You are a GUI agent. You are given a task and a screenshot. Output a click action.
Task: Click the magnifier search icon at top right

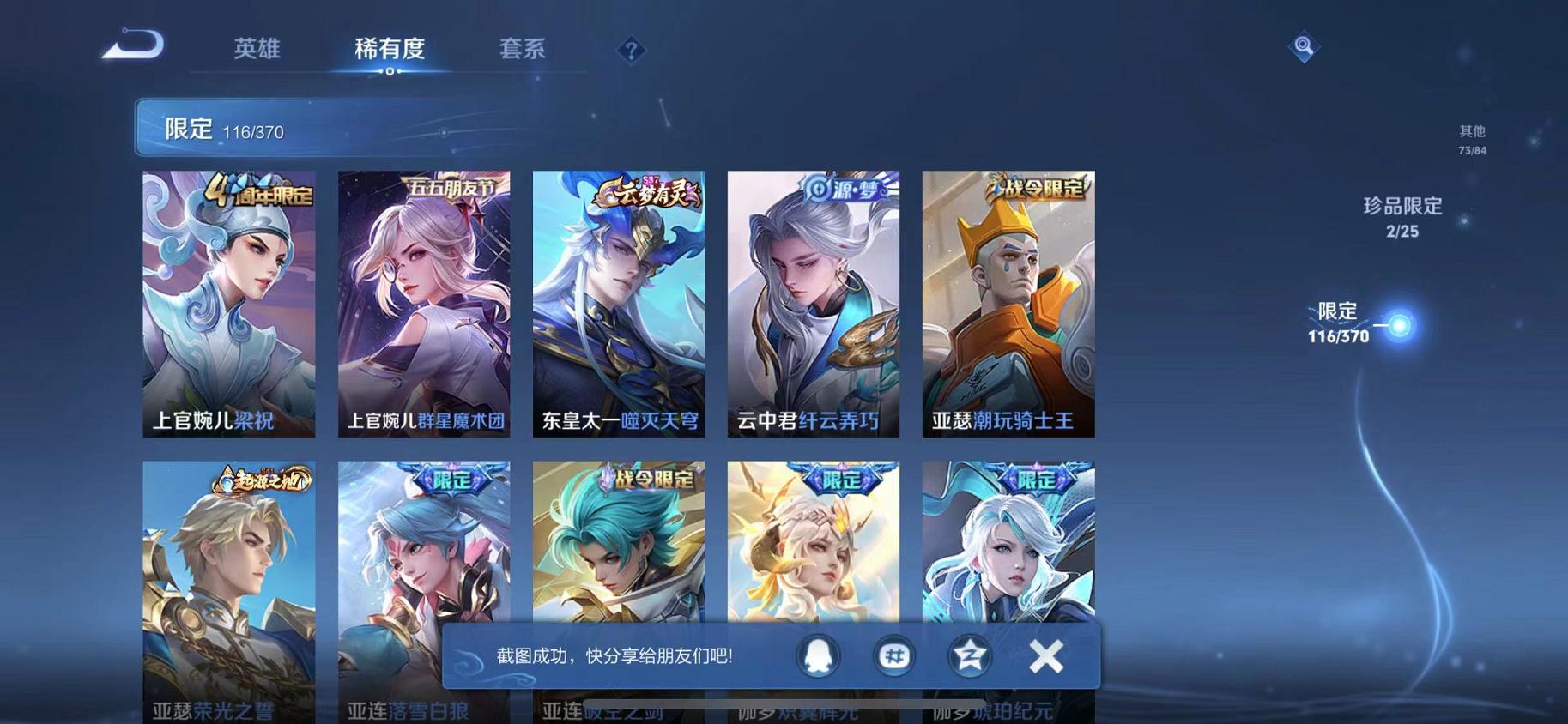pyautogui.click(x=1304, y=46)
